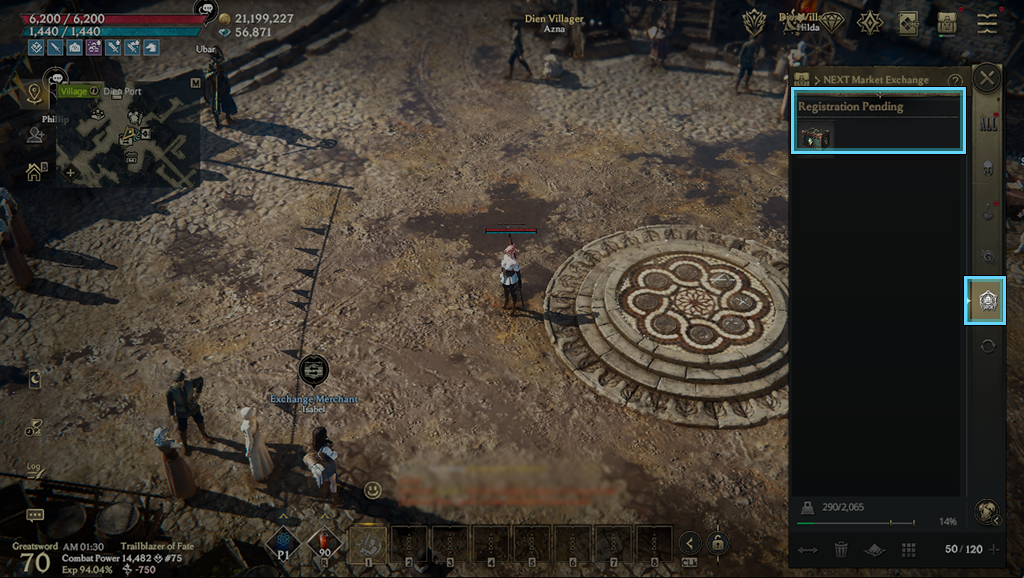Expand inventory capacity with the plus button

[x=993, y=549]
